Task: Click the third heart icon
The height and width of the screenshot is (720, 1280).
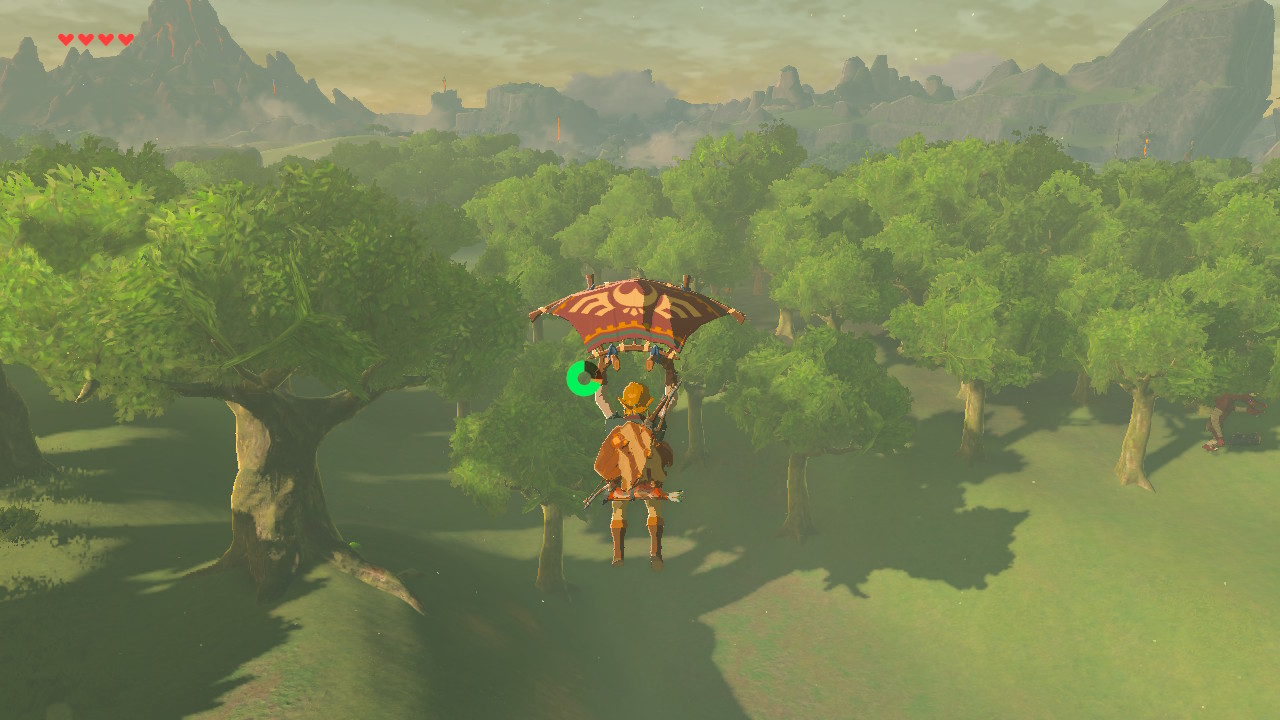Action: click(x=107, y=38)
